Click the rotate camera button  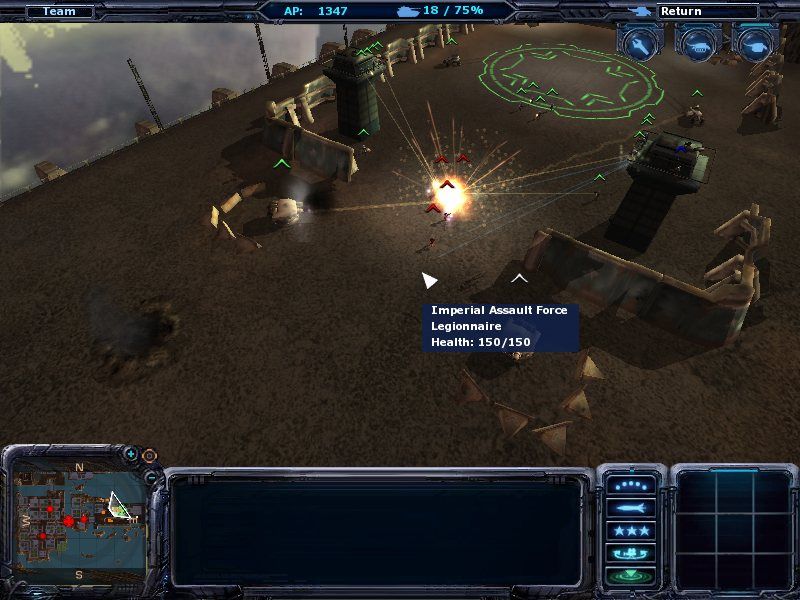(631, 553)
